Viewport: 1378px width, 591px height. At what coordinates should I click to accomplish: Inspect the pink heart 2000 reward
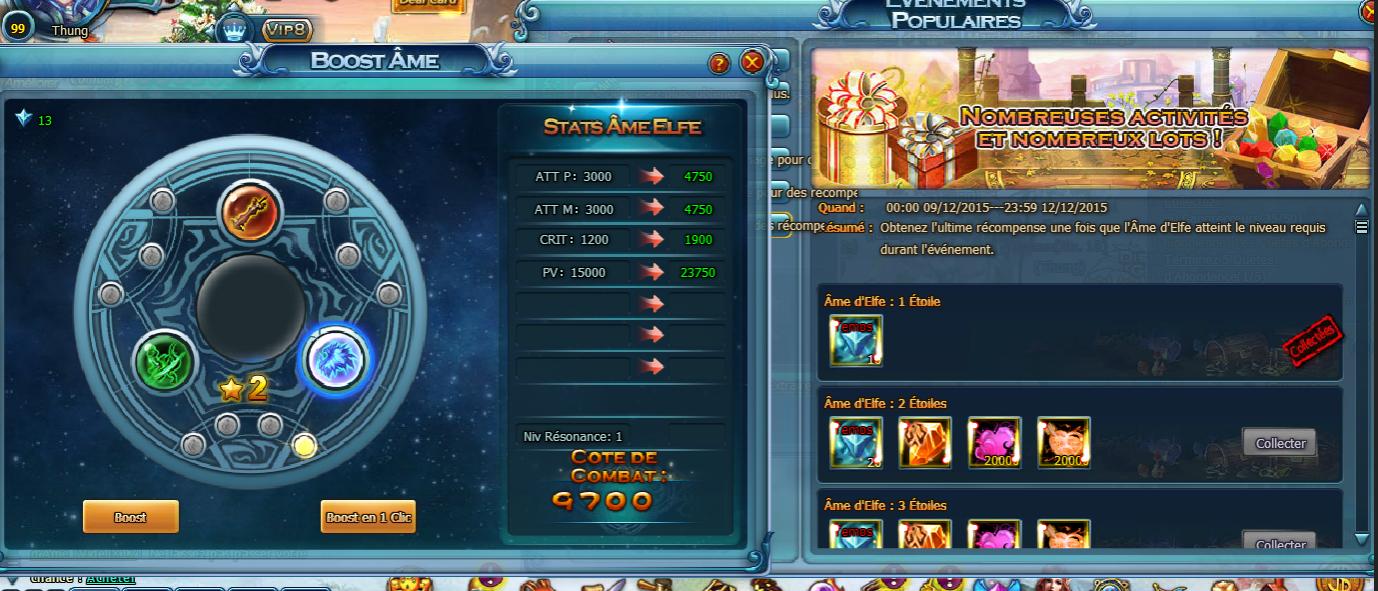(994, 443)
